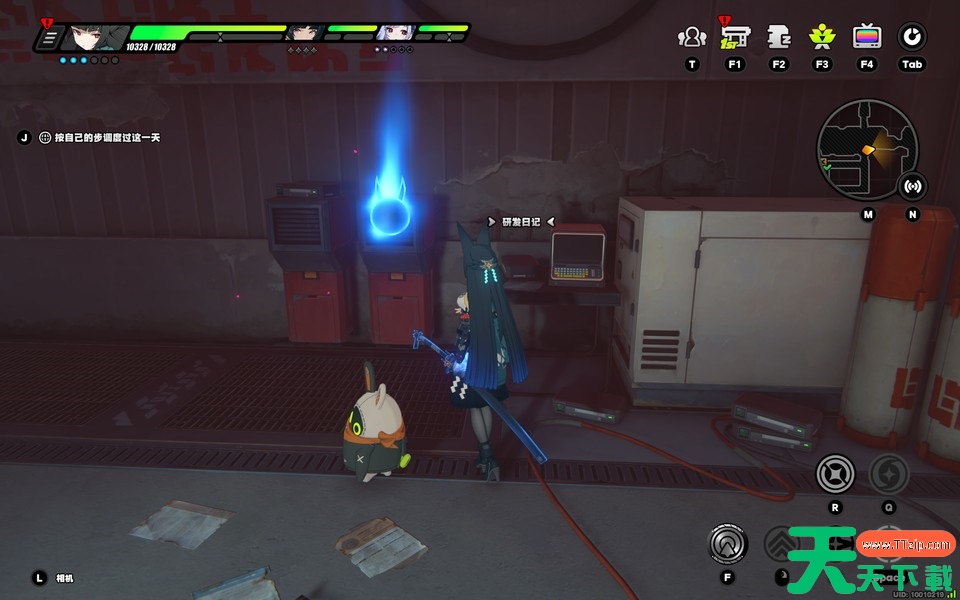Open the circular dial icon at top right
960x600 pixels.
coord(911,38)
